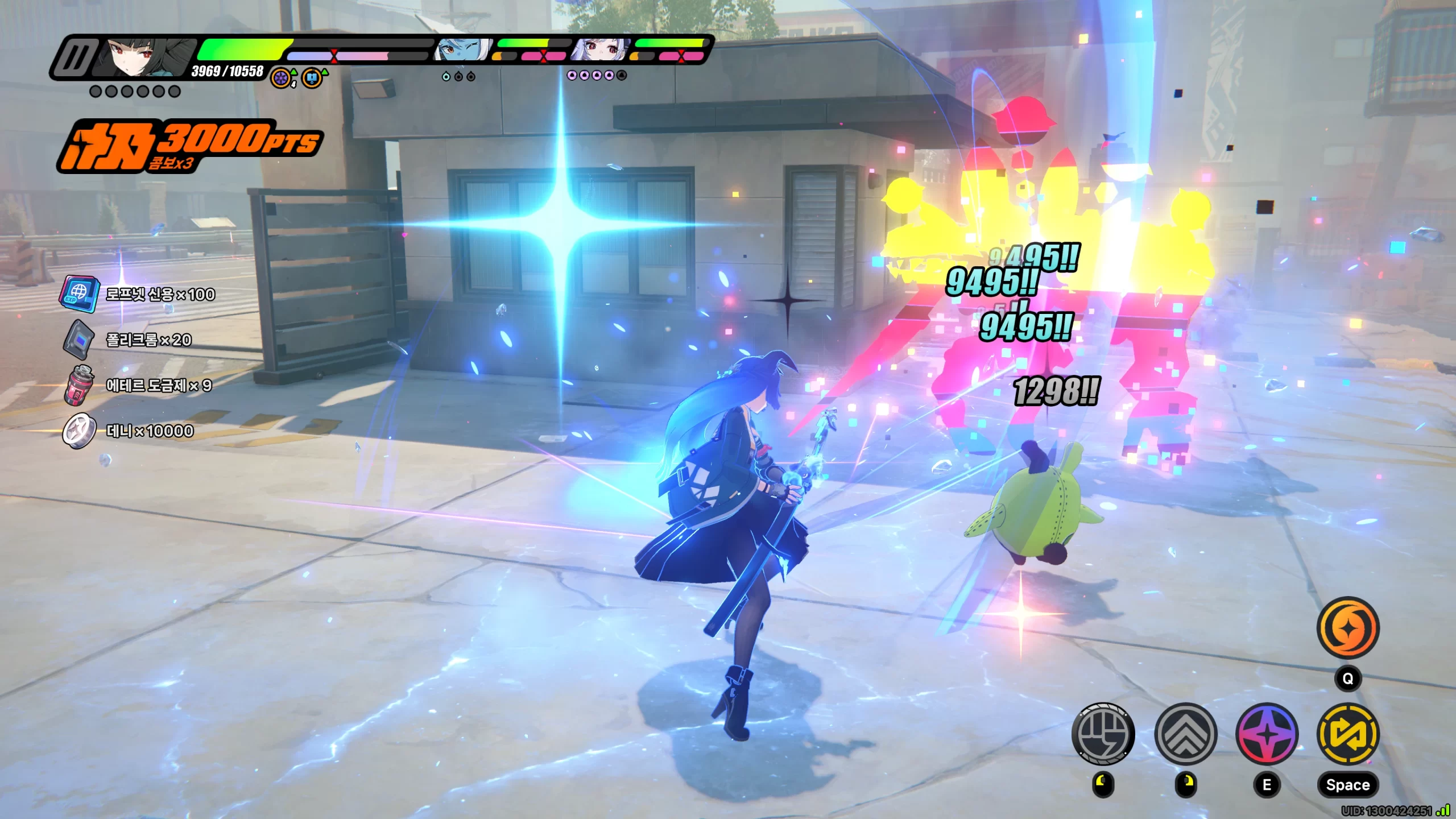This screenshot has width=1456, height=819.
Task: Trigger the fist basic attack button
Action: pos(1103,734)
